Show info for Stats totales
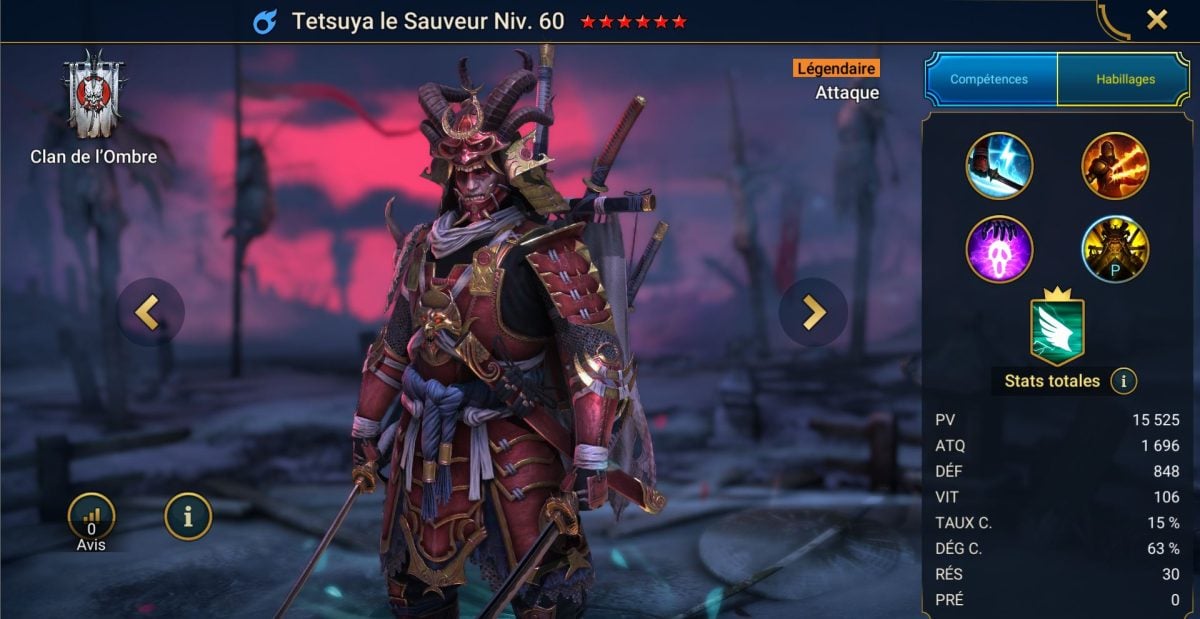This screenshot has height=619, width=1200. coord(1123,381)
